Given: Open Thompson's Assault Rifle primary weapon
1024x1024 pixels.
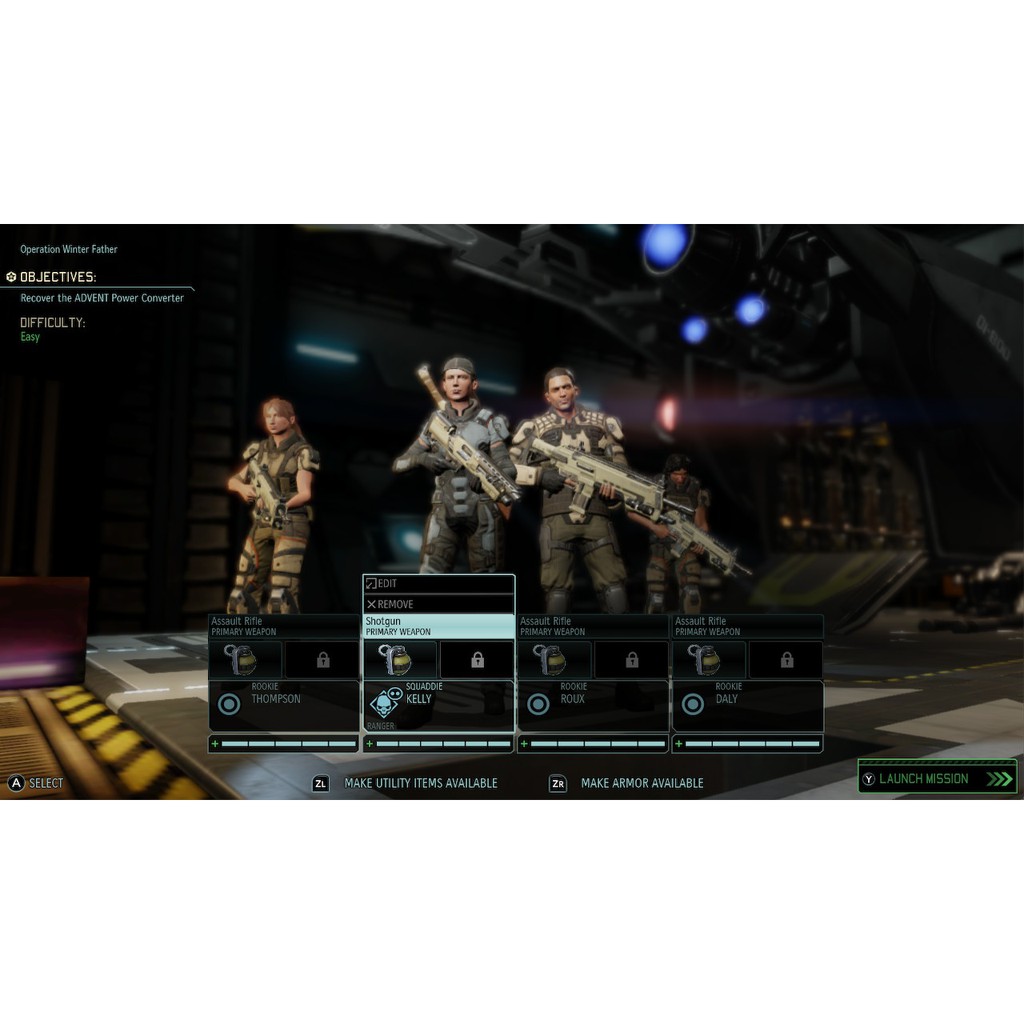Looking at the screenshot, I should pos(283,626).
